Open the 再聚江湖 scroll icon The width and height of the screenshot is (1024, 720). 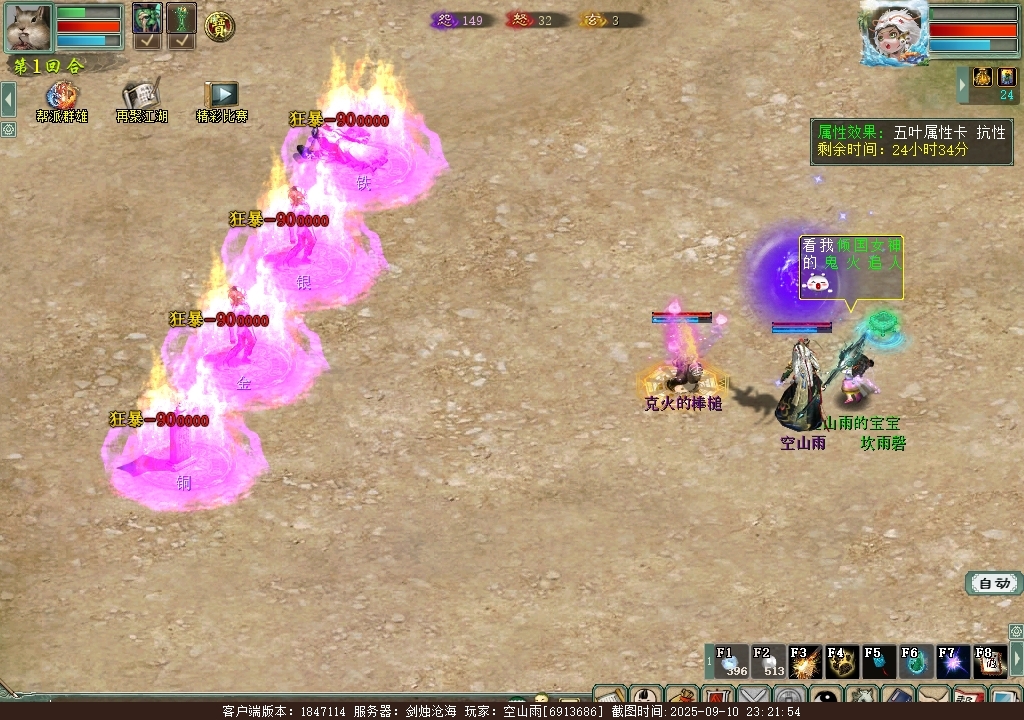tap(141, 98)
